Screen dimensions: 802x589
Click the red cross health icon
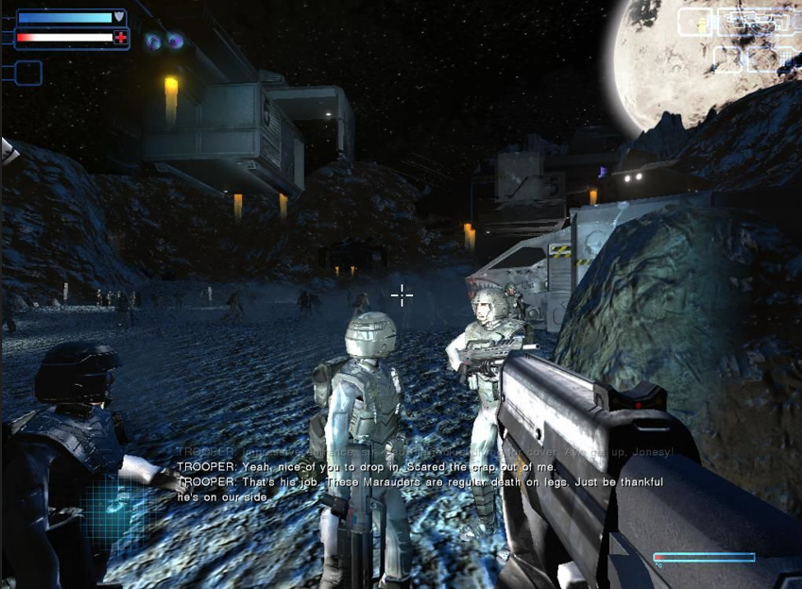[x=121, y=38]
